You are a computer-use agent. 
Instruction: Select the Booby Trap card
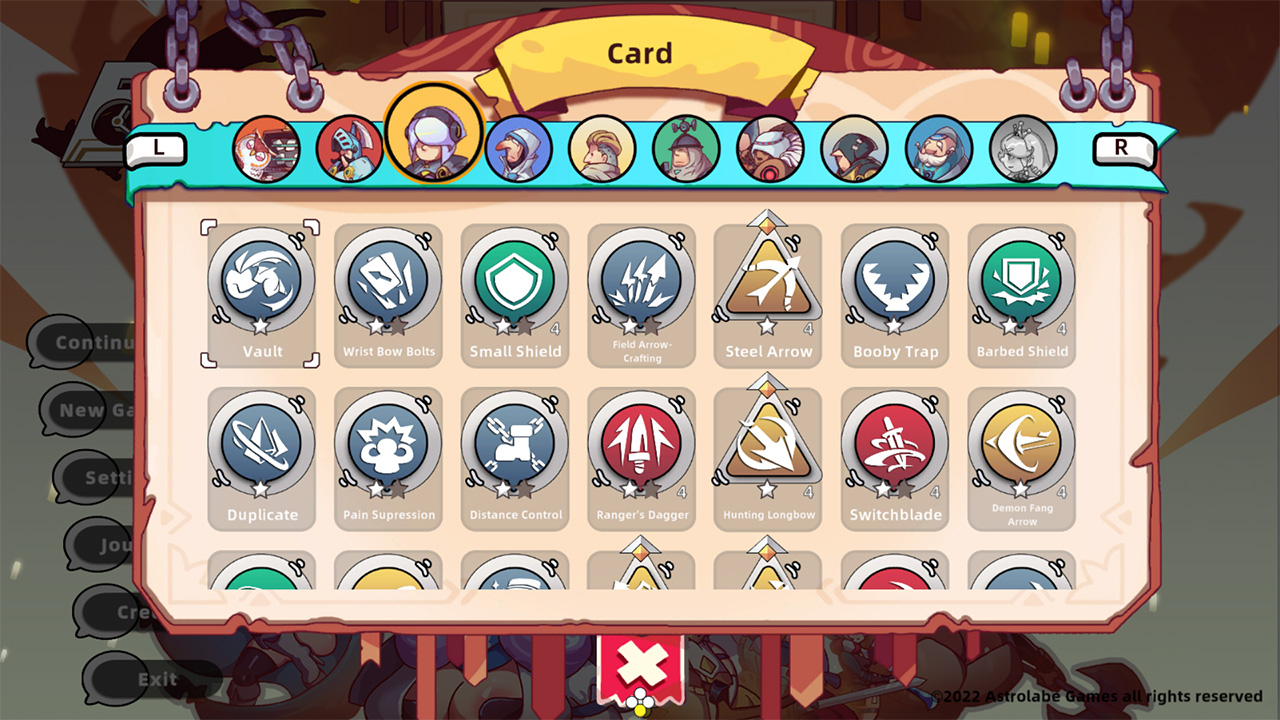tap(895, 290)
